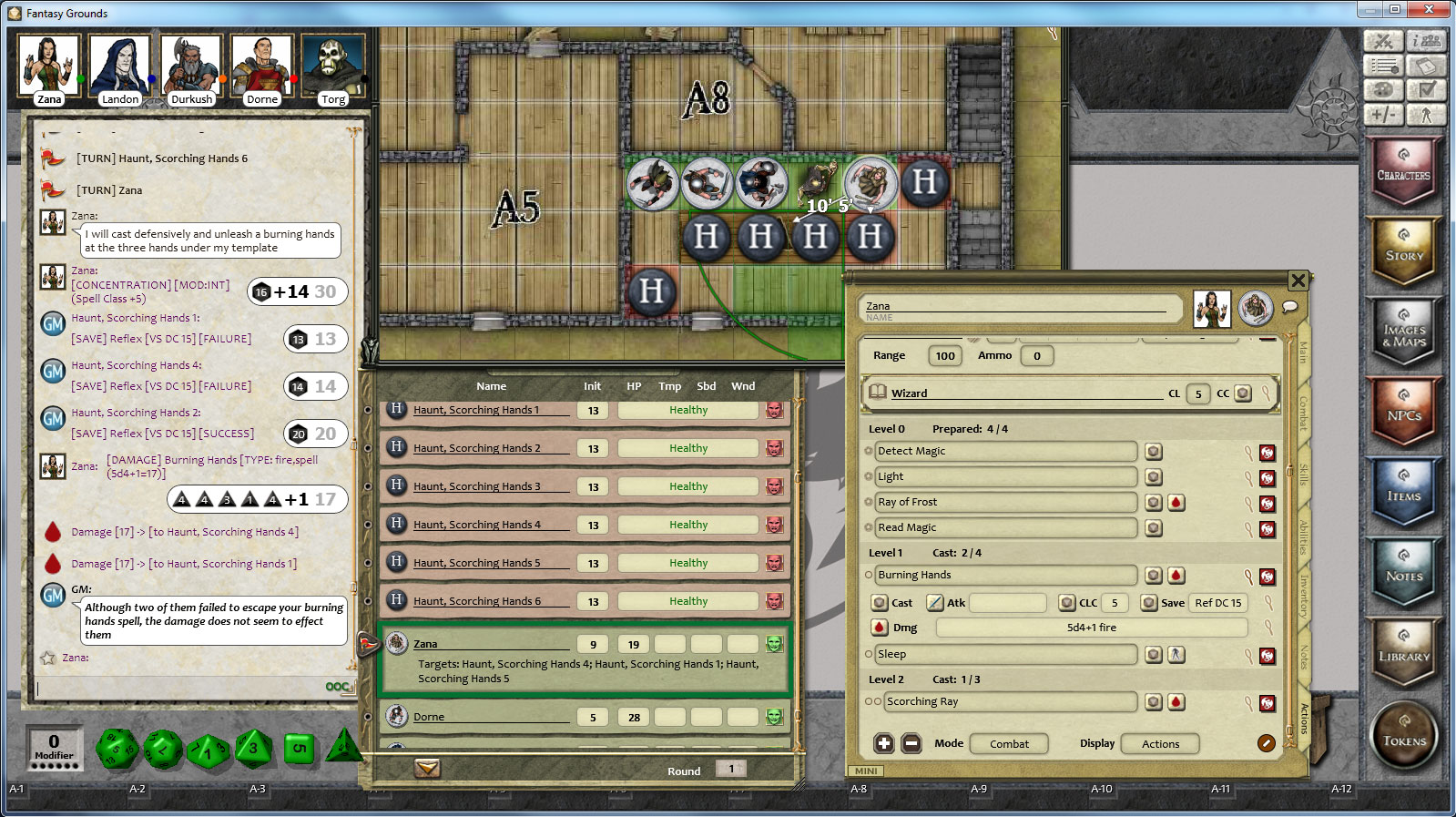Viewport: 1456px width, 817px height.
Task: Open the Modifiers list icon in the top toolbar
Action: (1385, 66)
